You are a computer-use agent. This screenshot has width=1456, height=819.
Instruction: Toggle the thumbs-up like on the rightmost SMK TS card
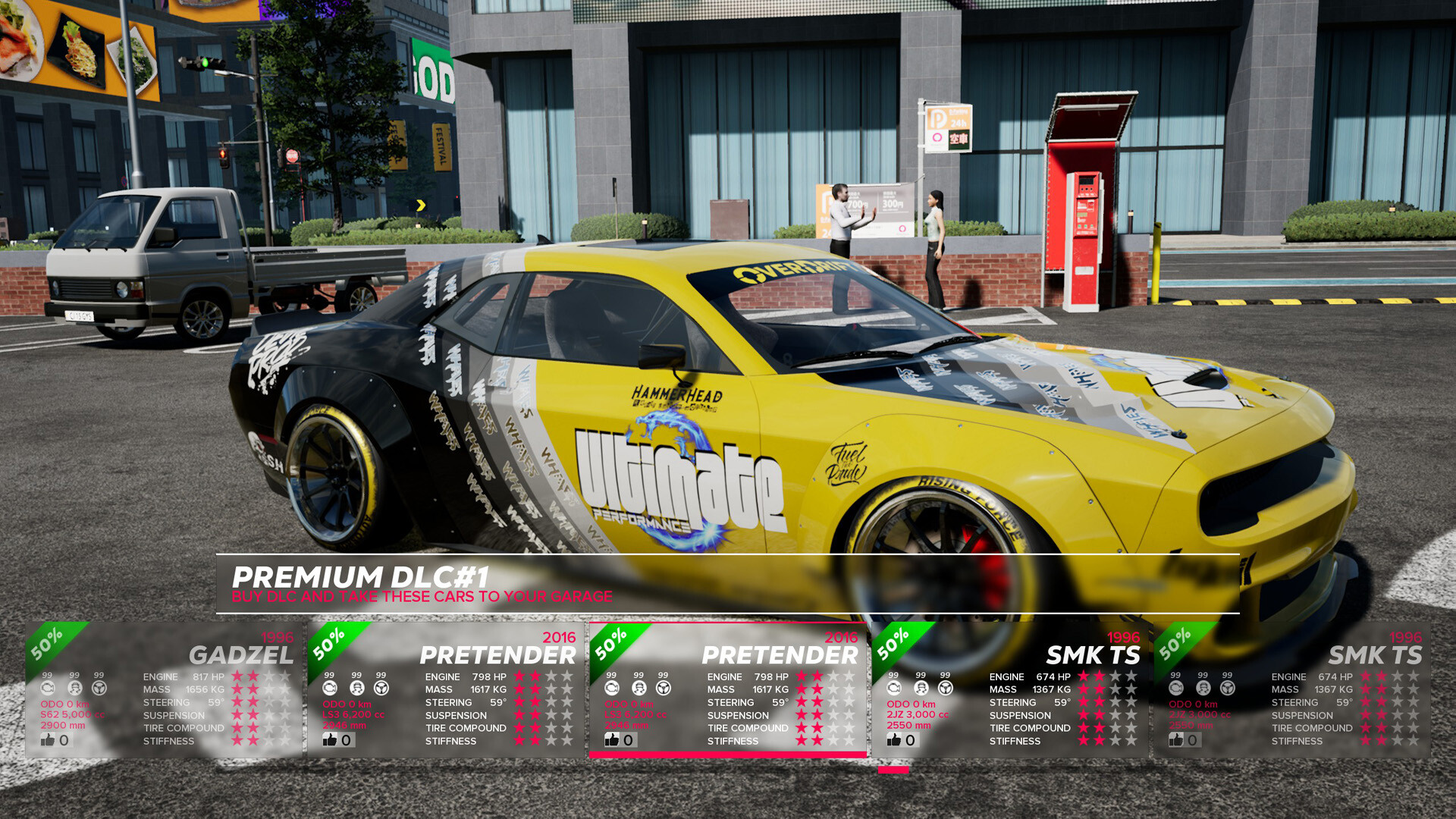1177,739
